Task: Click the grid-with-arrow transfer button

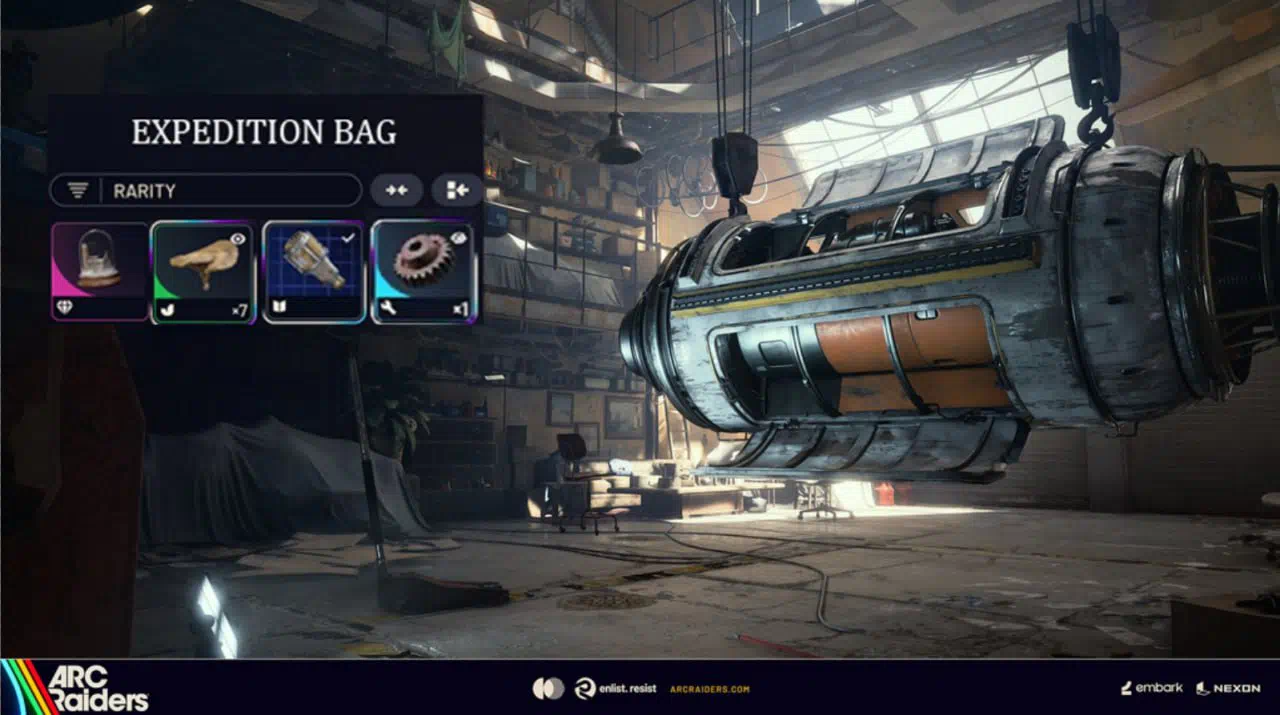Action: 457,190
